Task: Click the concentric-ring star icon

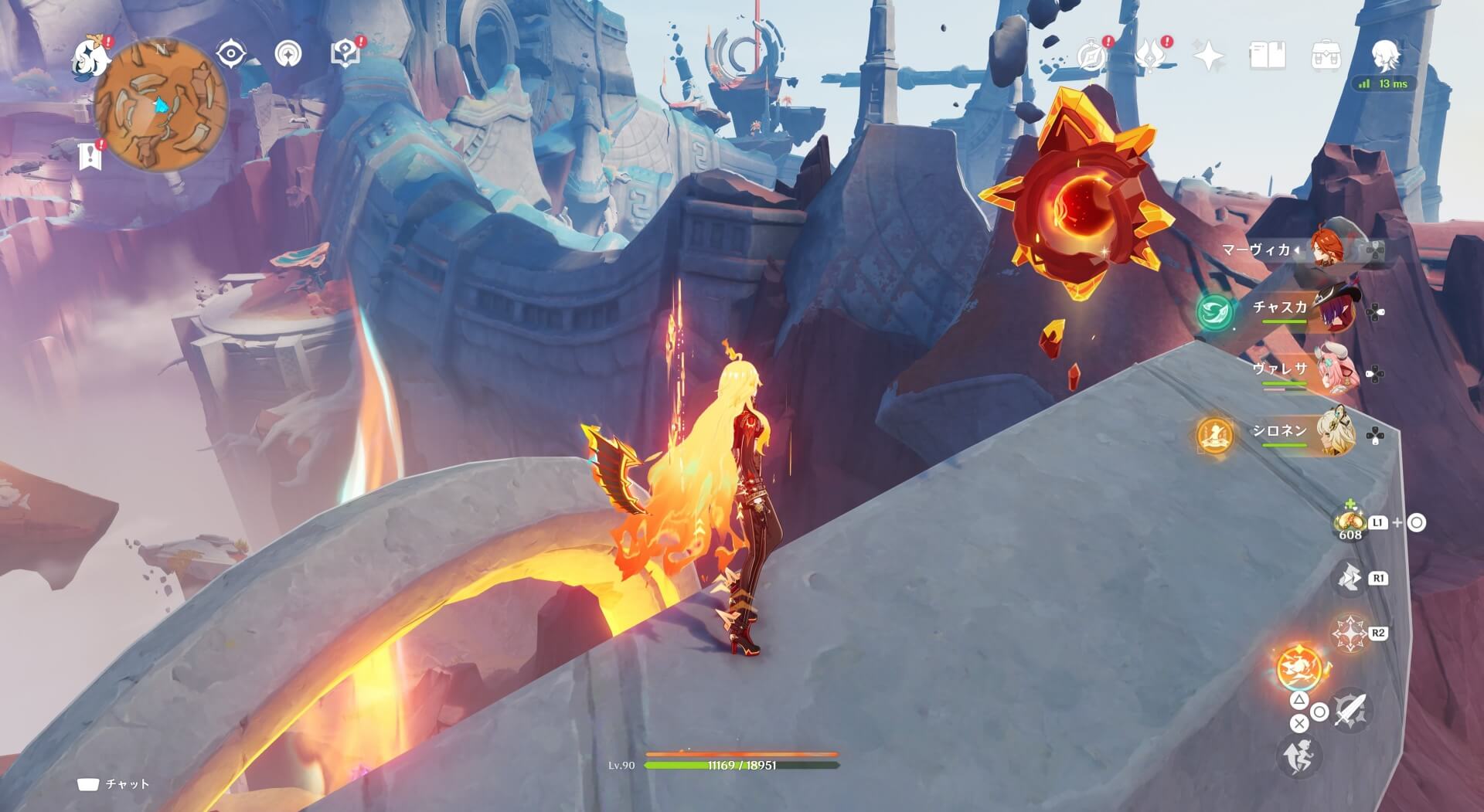Action: (289, 54)
